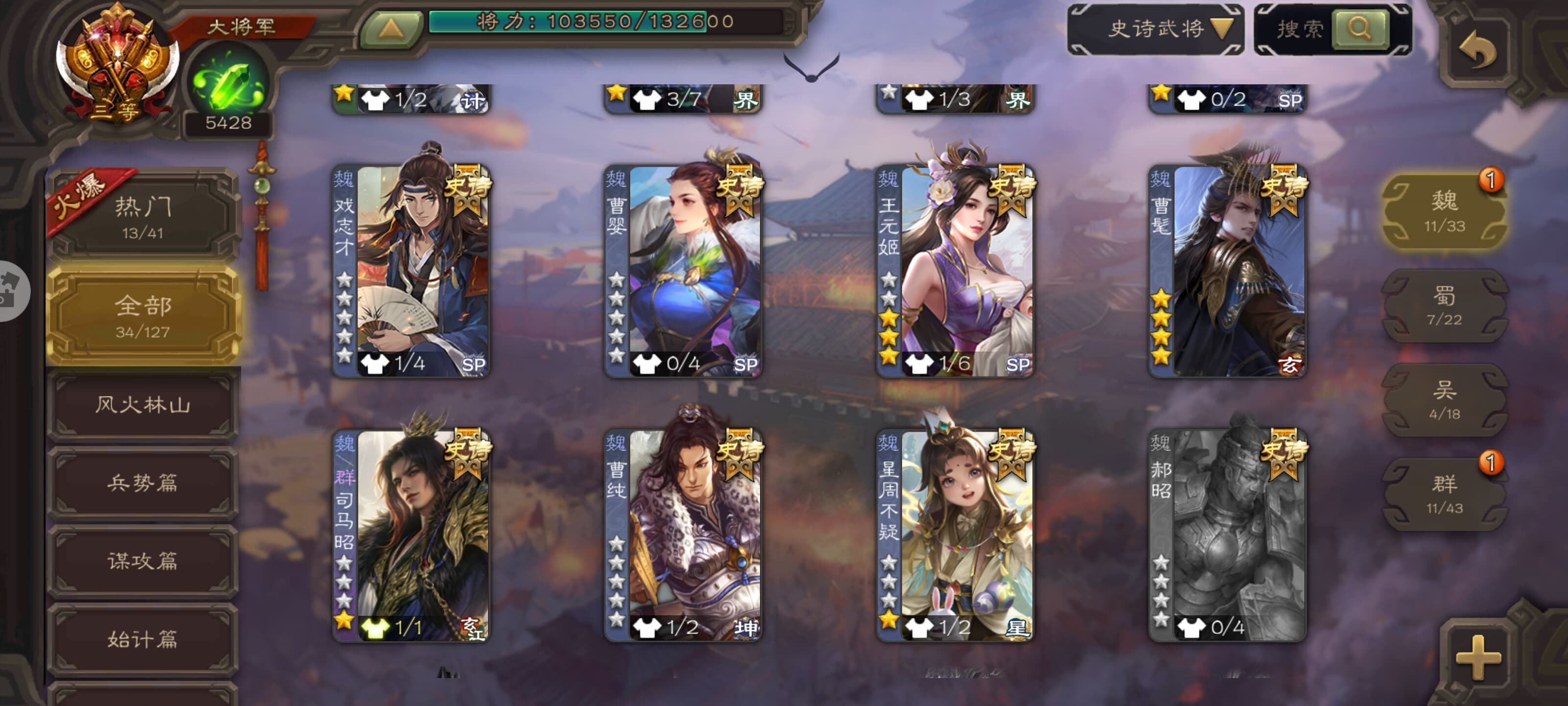Image resolution: width=1568 pixels, height=706 pixels.
Task: Select the 曹髦 general card
Action: (1227, 271)
